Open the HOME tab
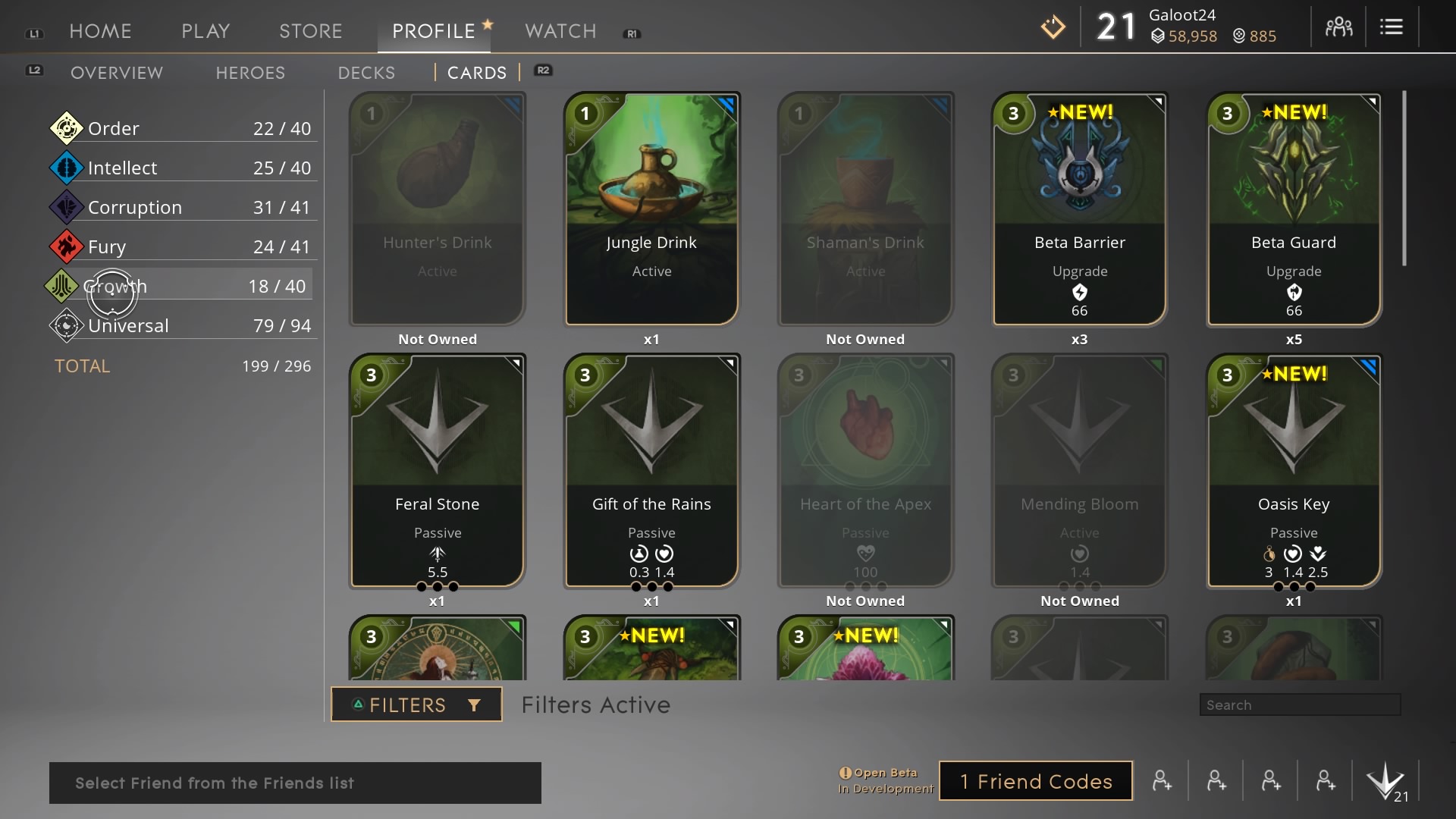1456x819 pixels. (100, 31)
